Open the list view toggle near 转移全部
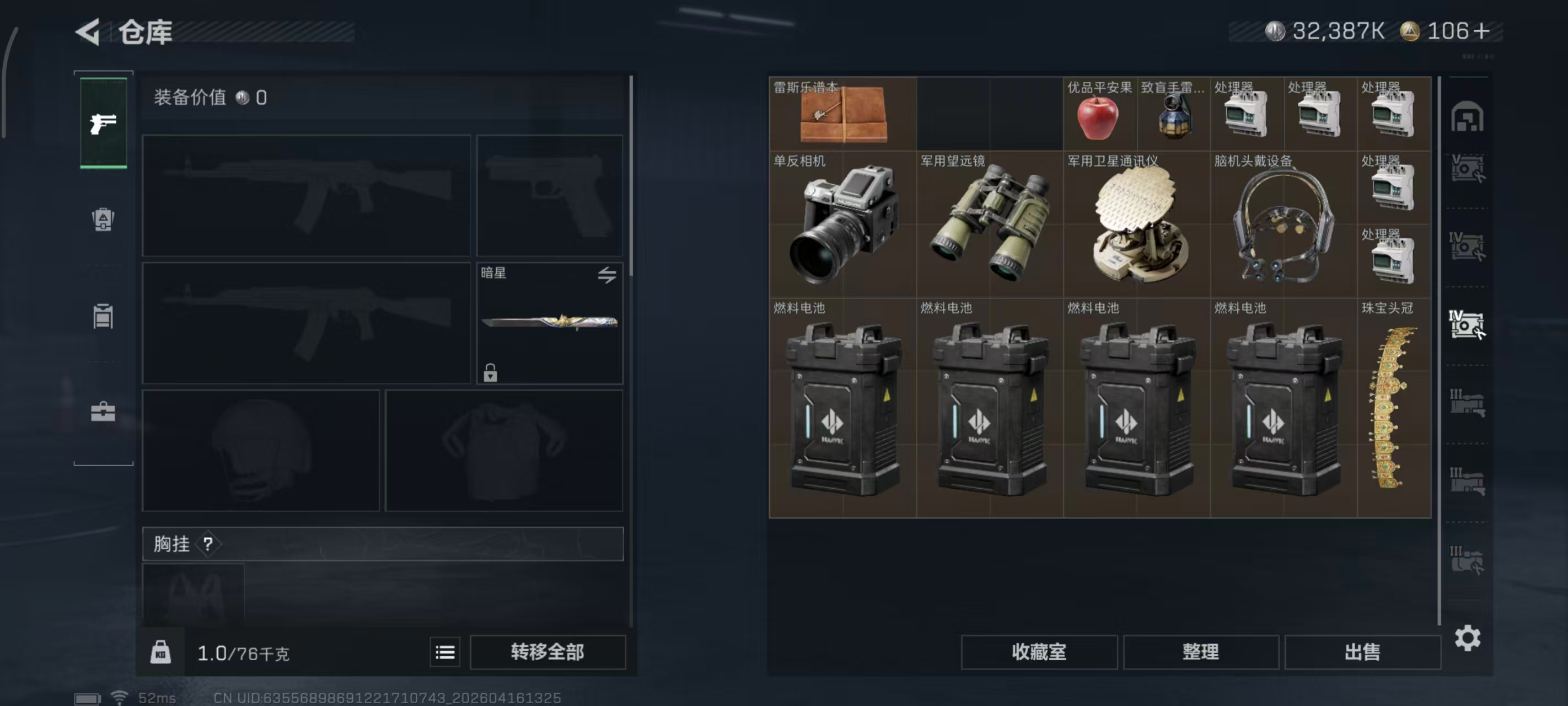This screenshot has height=706, width=1568. click(x=445, y=652)
